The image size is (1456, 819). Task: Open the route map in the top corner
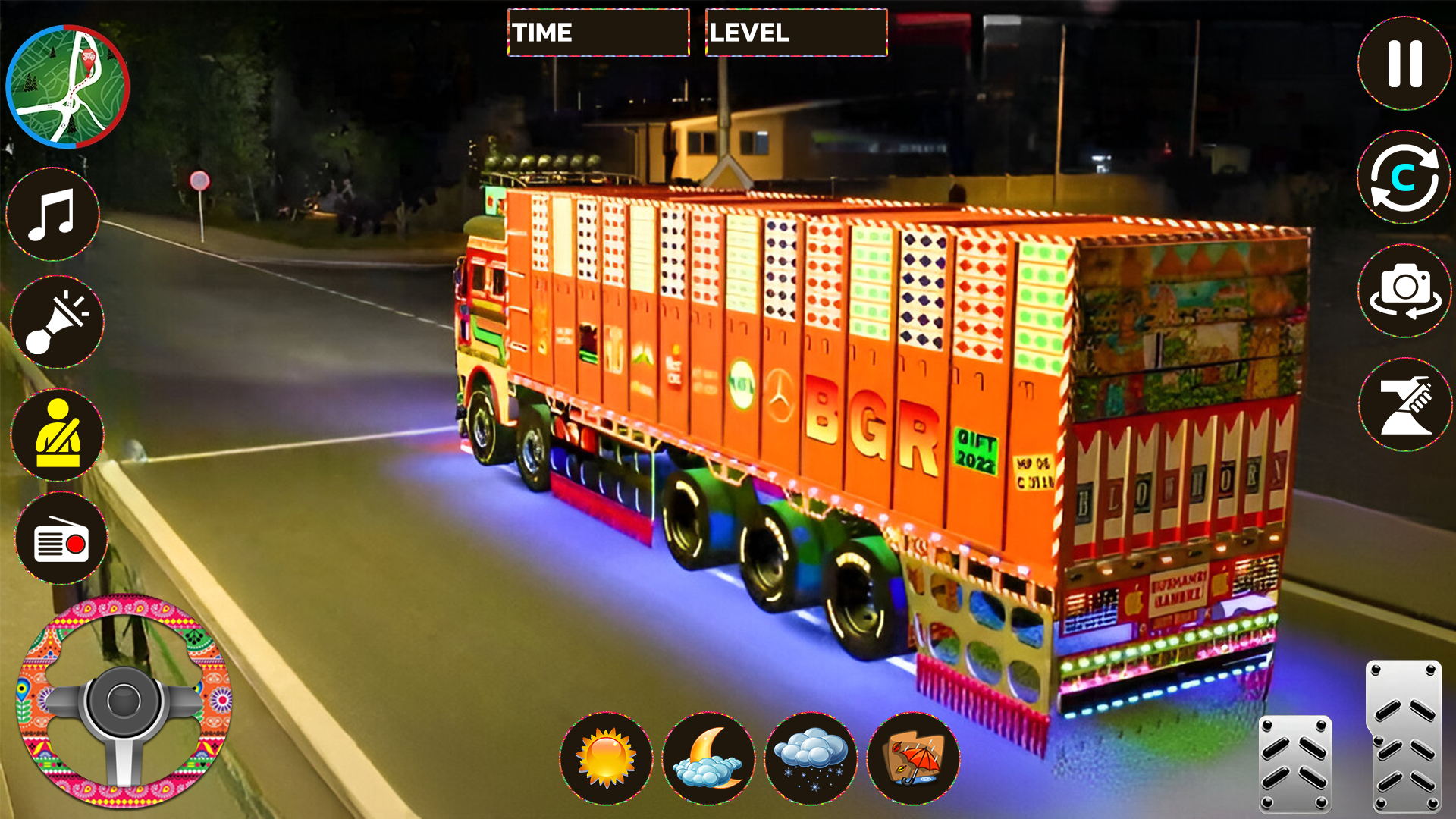coord(67,85)
